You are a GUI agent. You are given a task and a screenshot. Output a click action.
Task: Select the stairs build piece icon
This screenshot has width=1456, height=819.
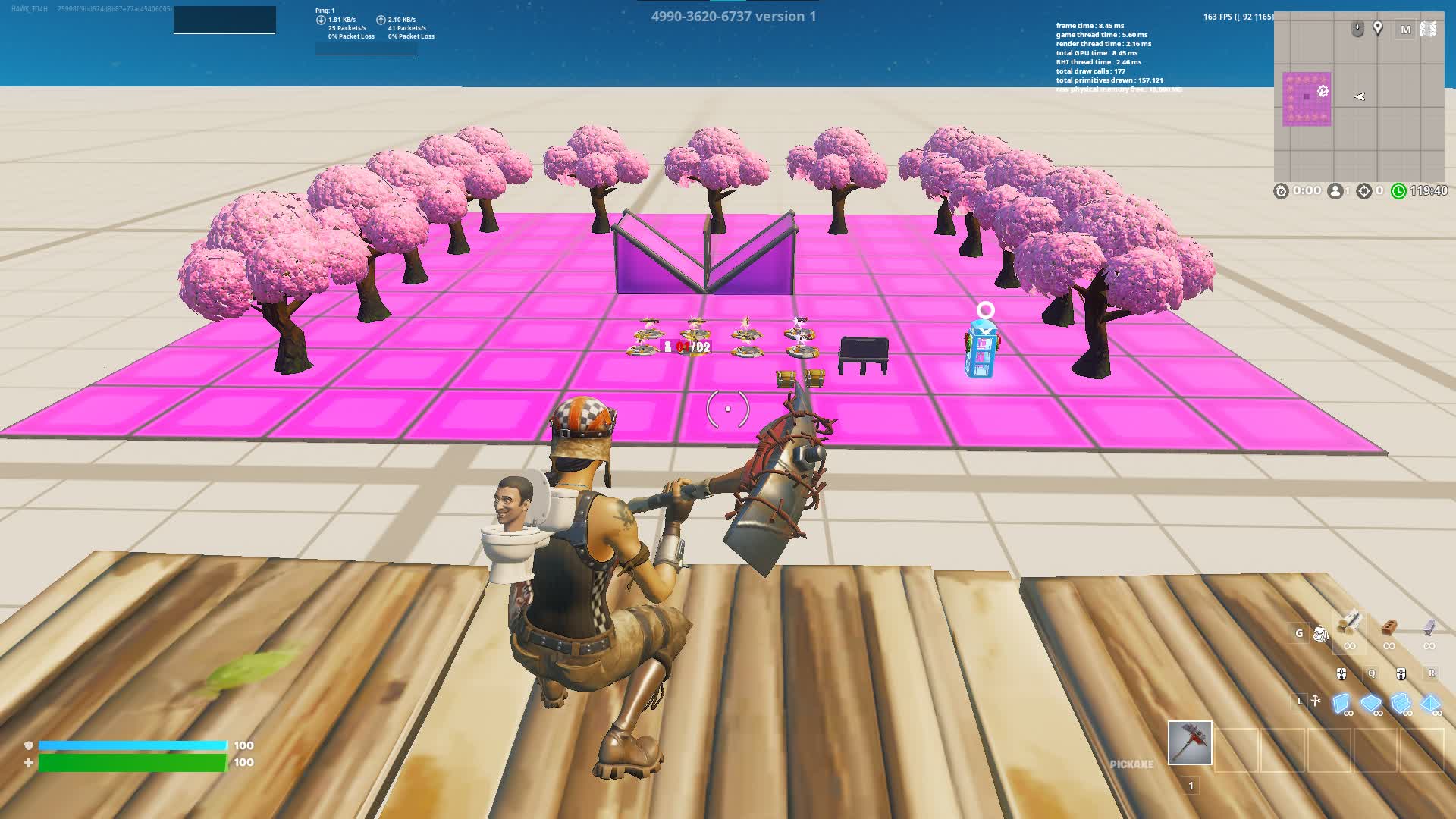[1401, 703]
